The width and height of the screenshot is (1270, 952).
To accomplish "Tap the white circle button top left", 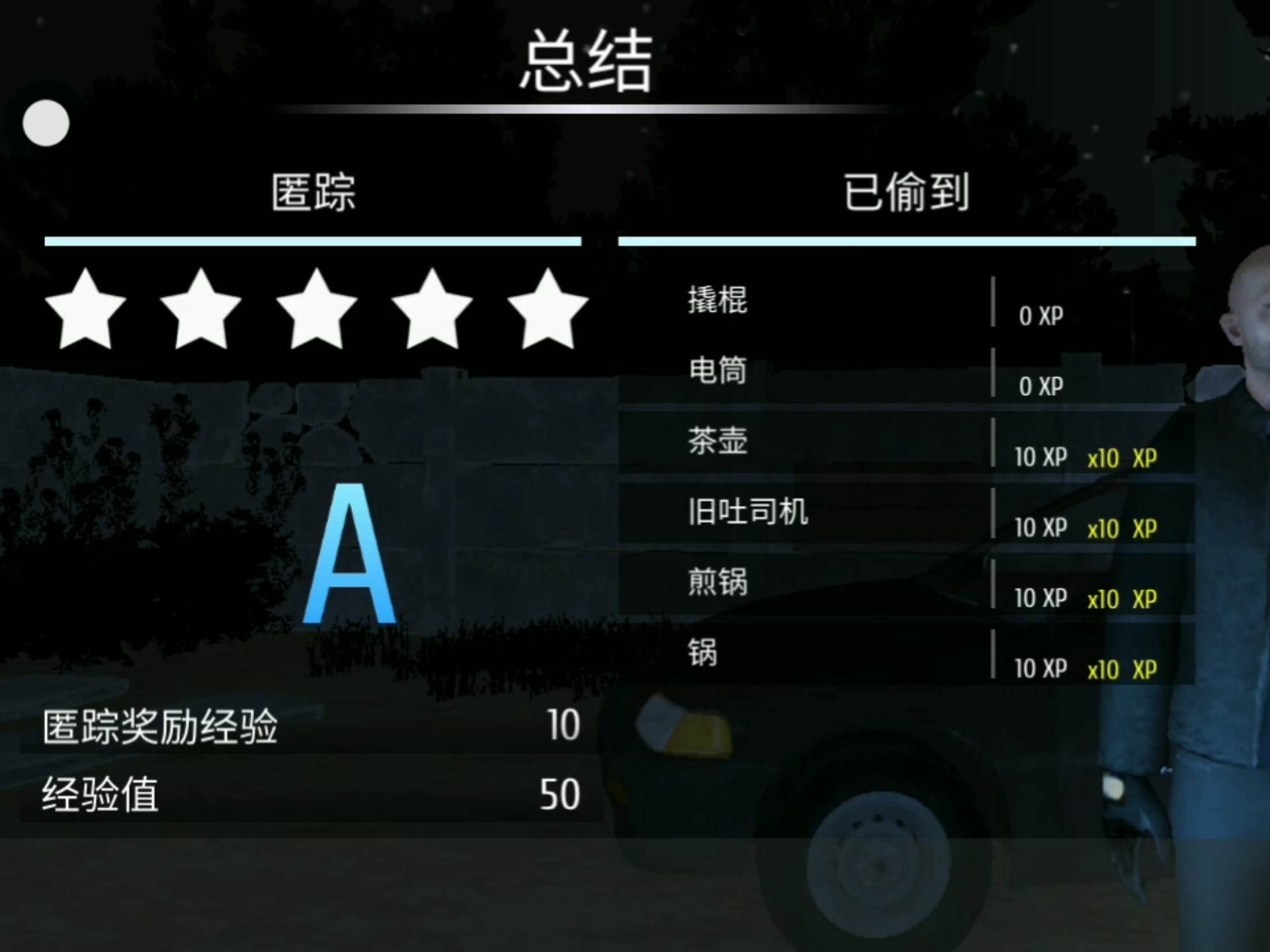I will click(x=46, y=123).
